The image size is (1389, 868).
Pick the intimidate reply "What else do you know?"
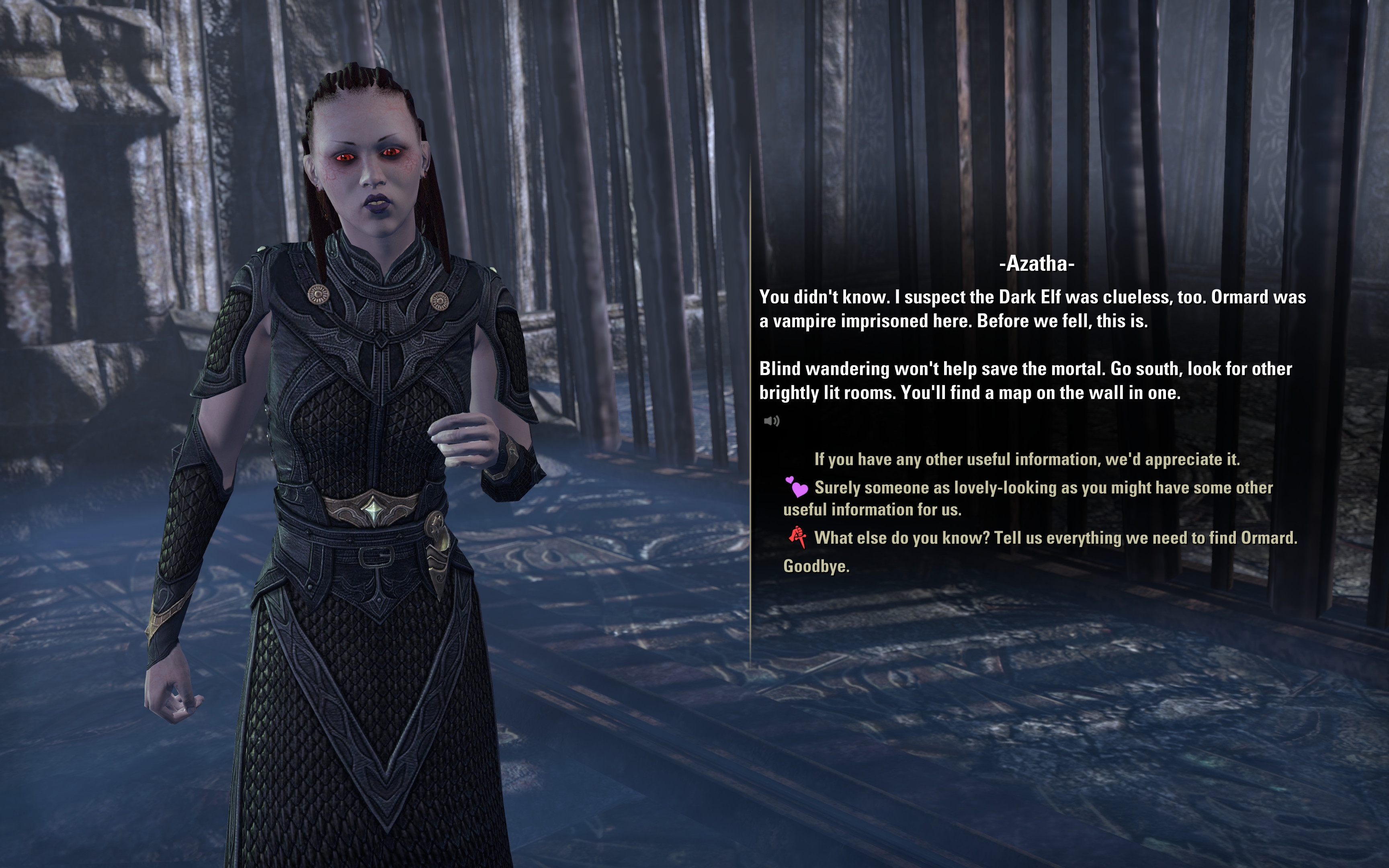[x=1055, y=538]
